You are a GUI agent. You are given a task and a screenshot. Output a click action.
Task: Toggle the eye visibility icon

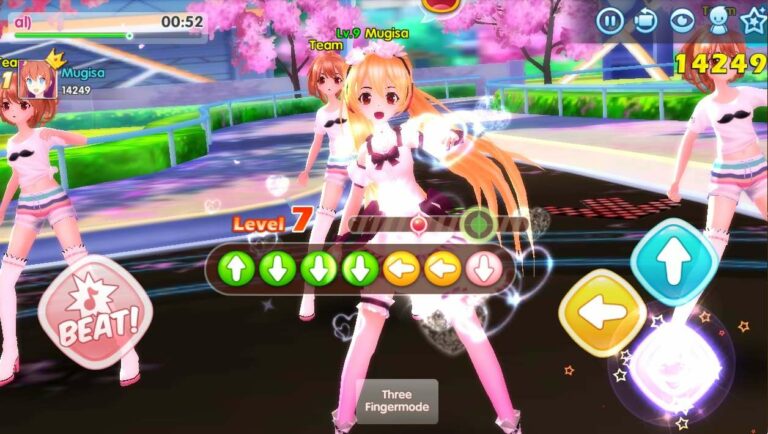coord(682,20)
